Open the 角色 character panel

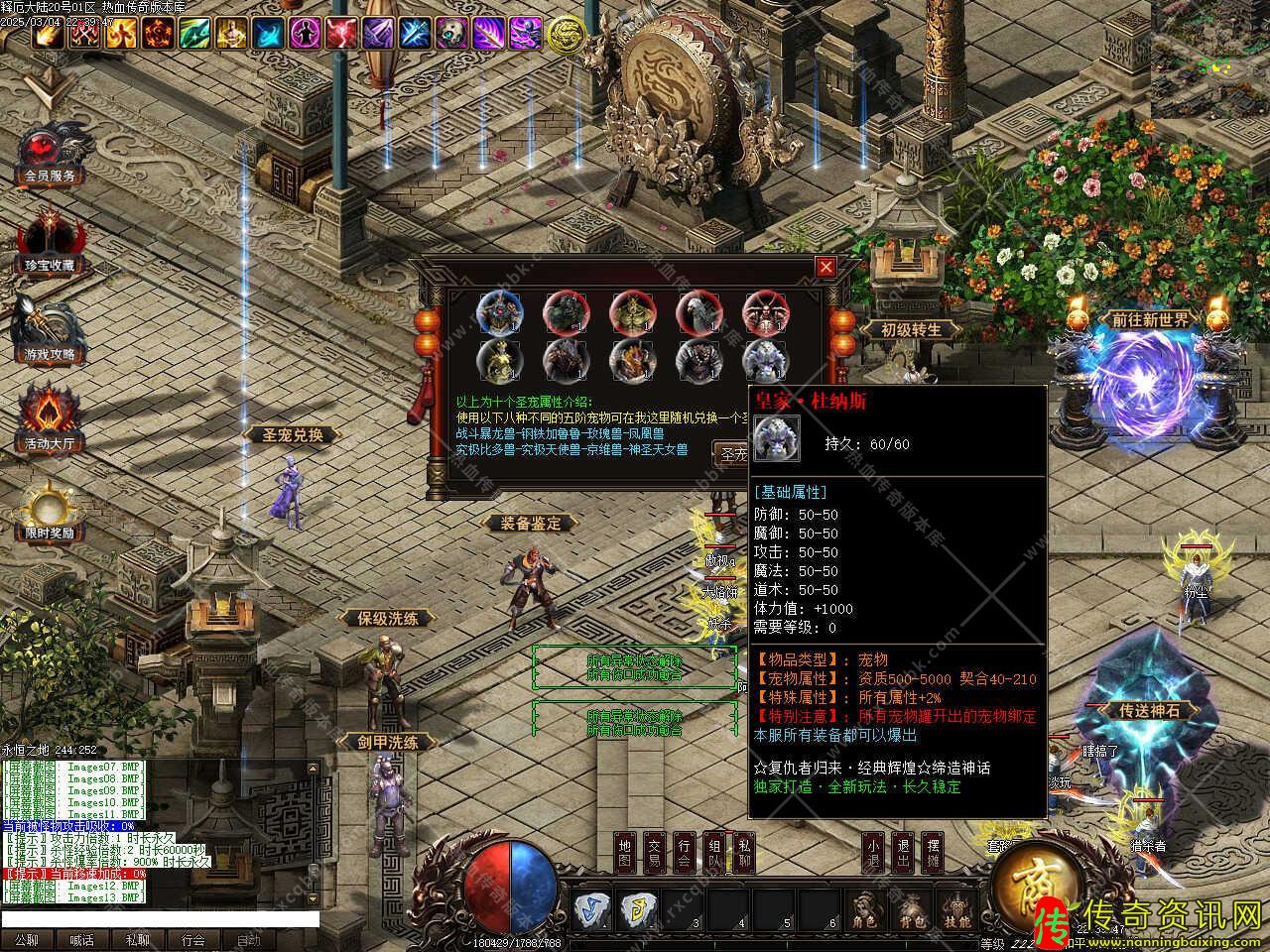pyautogui.click(x=863, y=910)
